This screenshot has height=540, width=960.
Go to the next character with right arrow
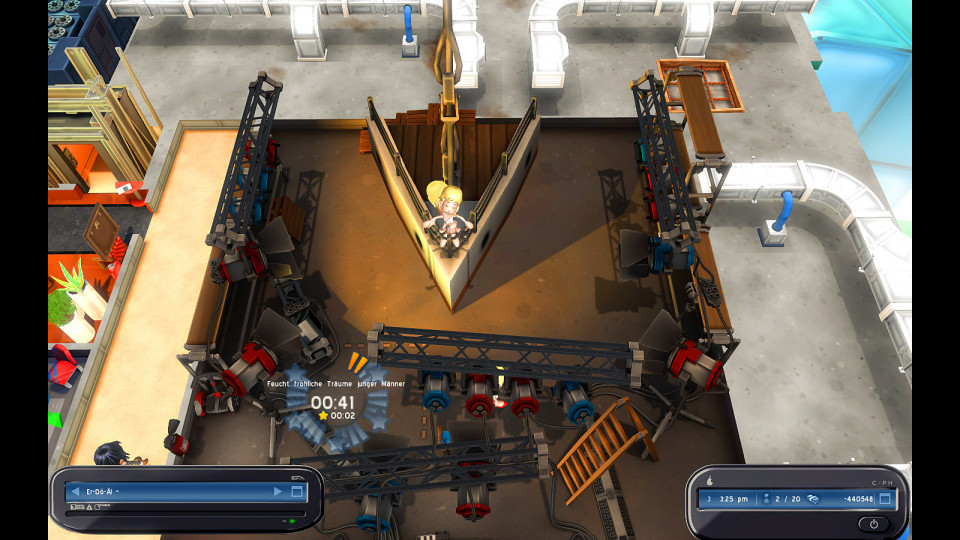coord(278,492)
